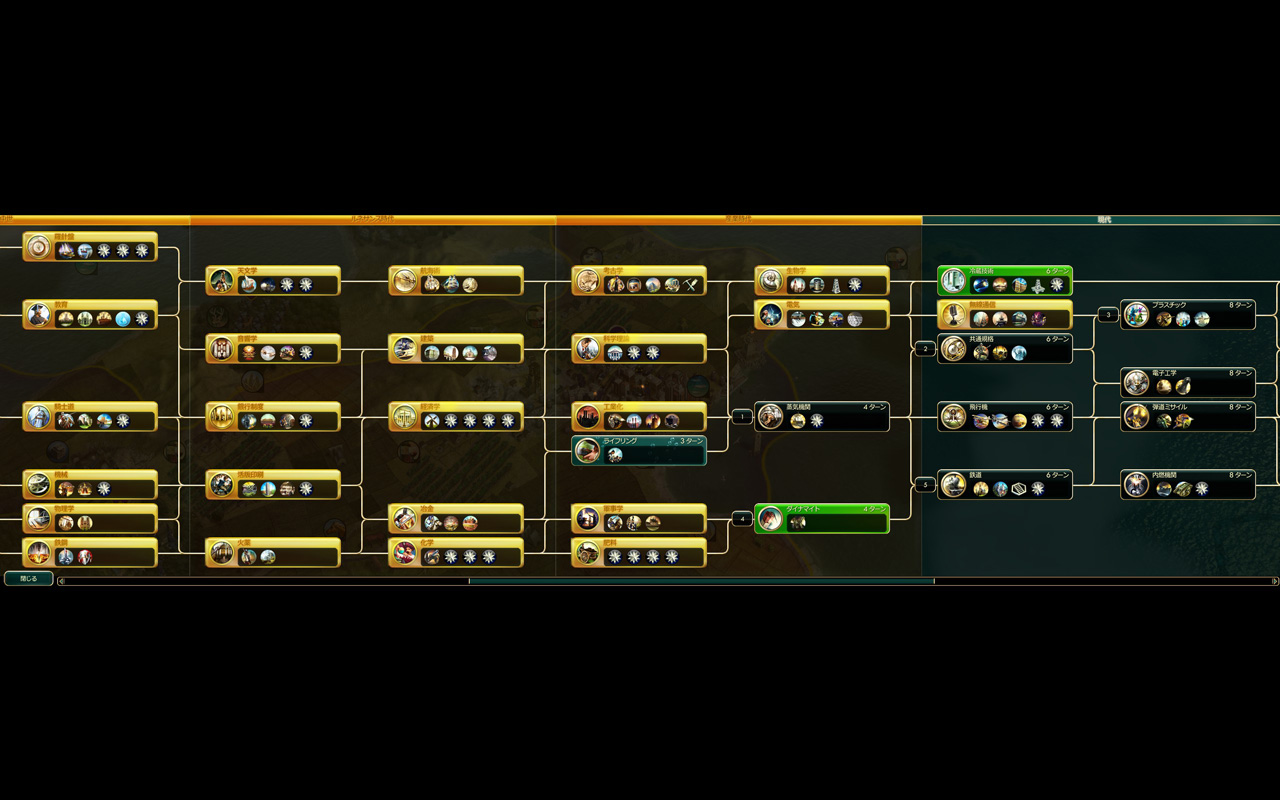
Task: Click the 天文学 (Astronomy) technology box
Action: 273,281
